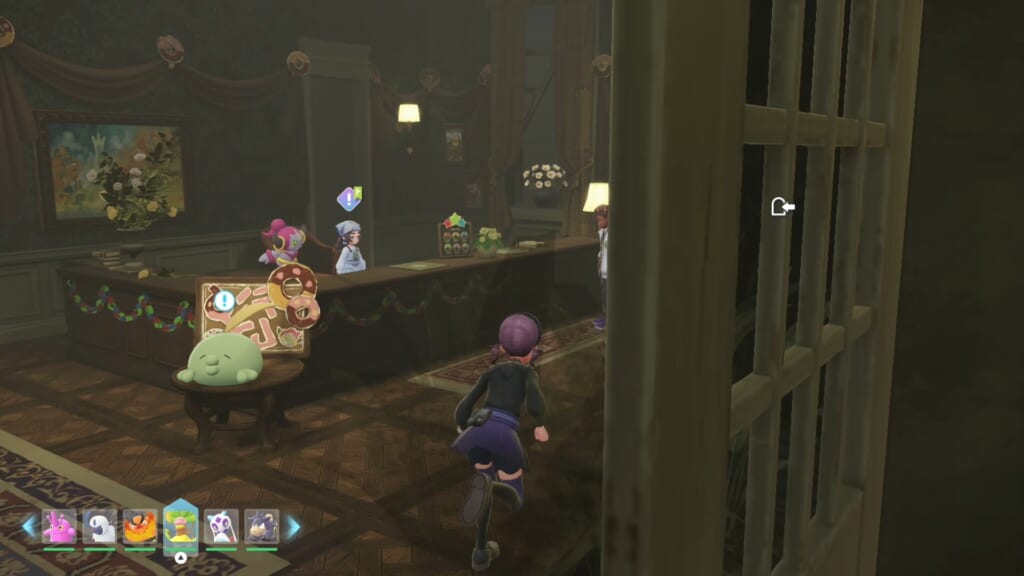The width and height of the screenshot is (1024, 576).
Task: Cycle party bar with the left arrow
Action: pos(28,527)
